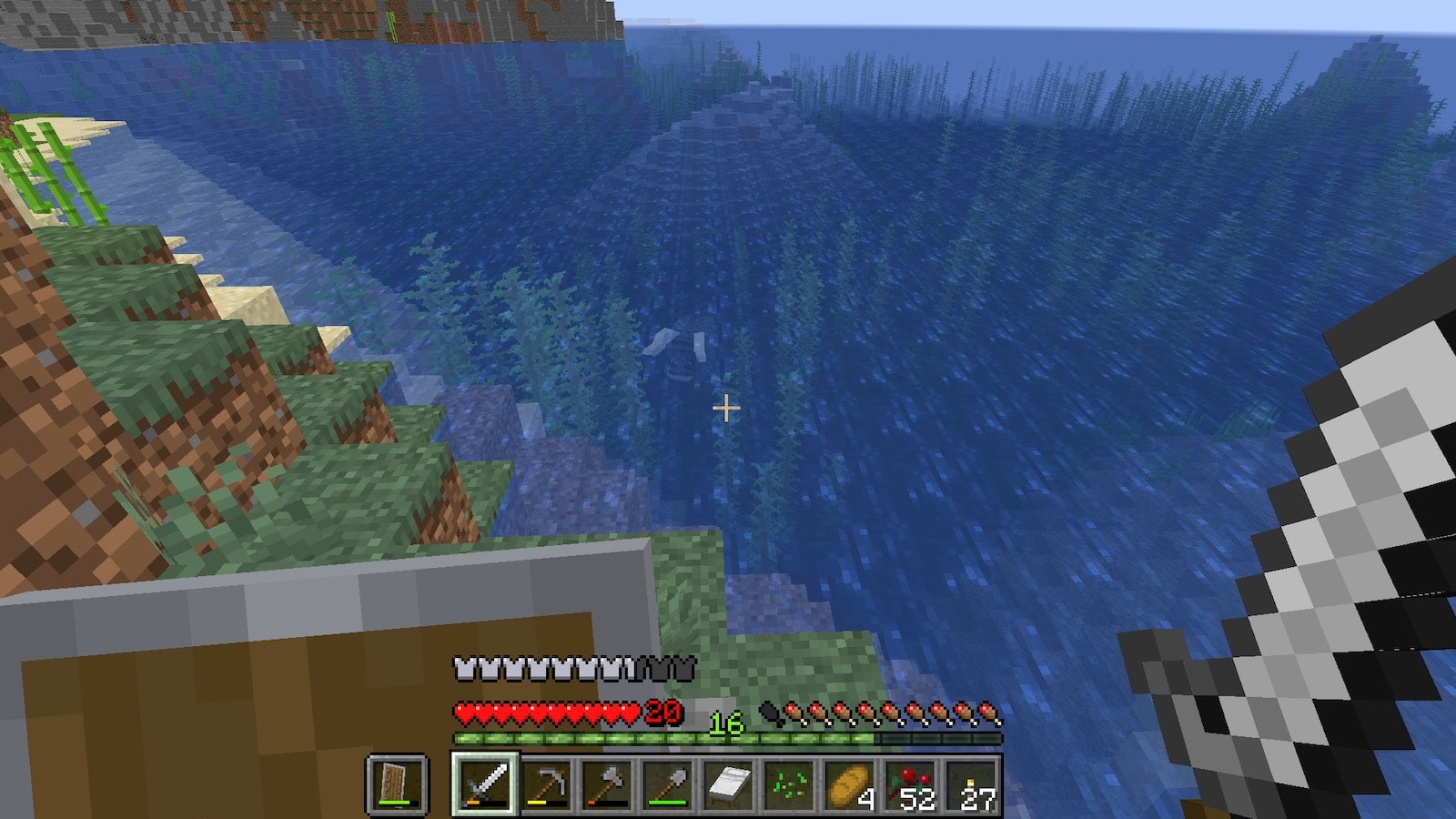Pick the white bed slot
This screenshot has width=1456, height=819.
click(x=729, y=784)
